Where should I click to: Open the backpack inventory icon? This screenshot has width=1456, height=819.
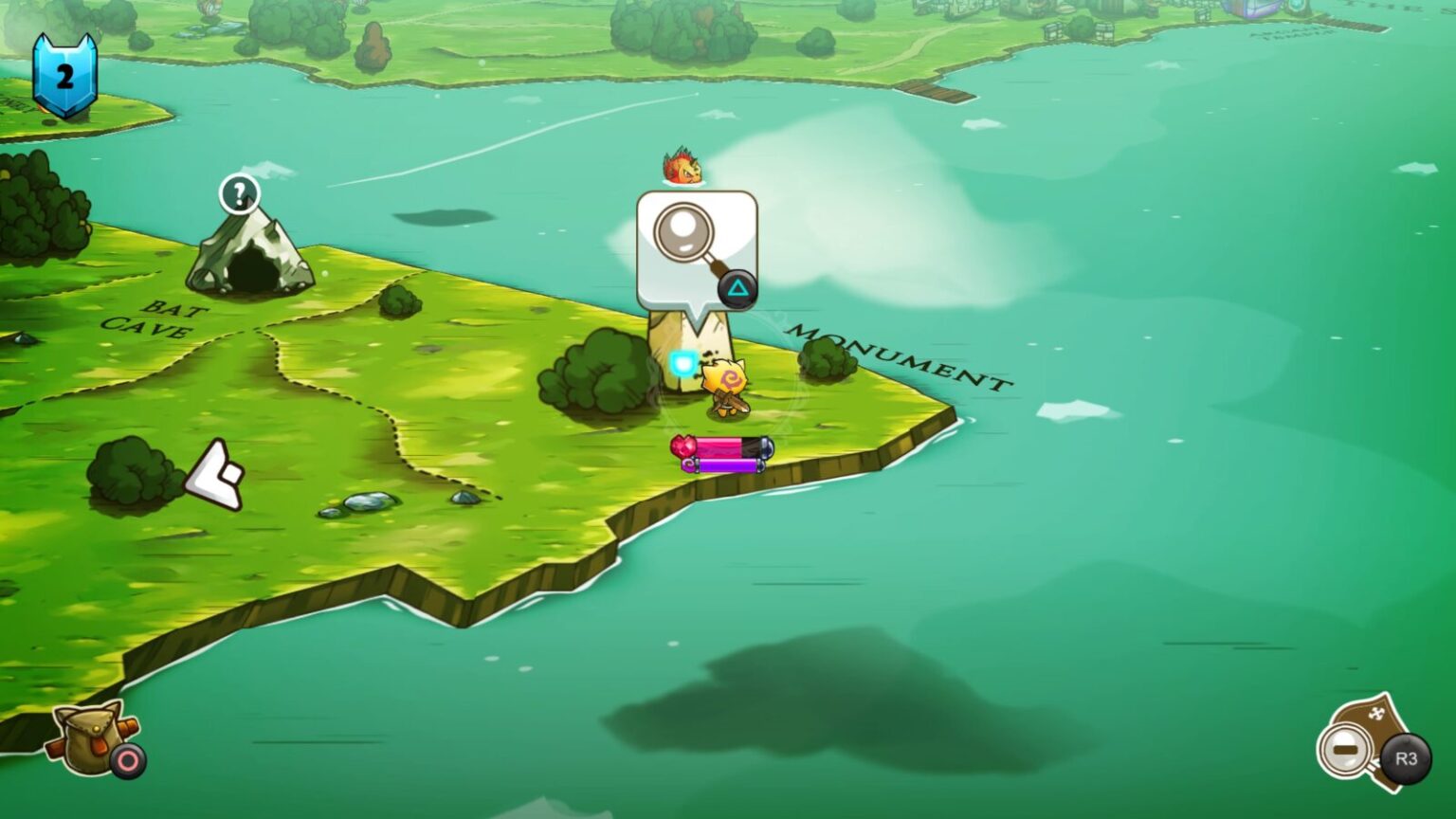tap(85, 739)
